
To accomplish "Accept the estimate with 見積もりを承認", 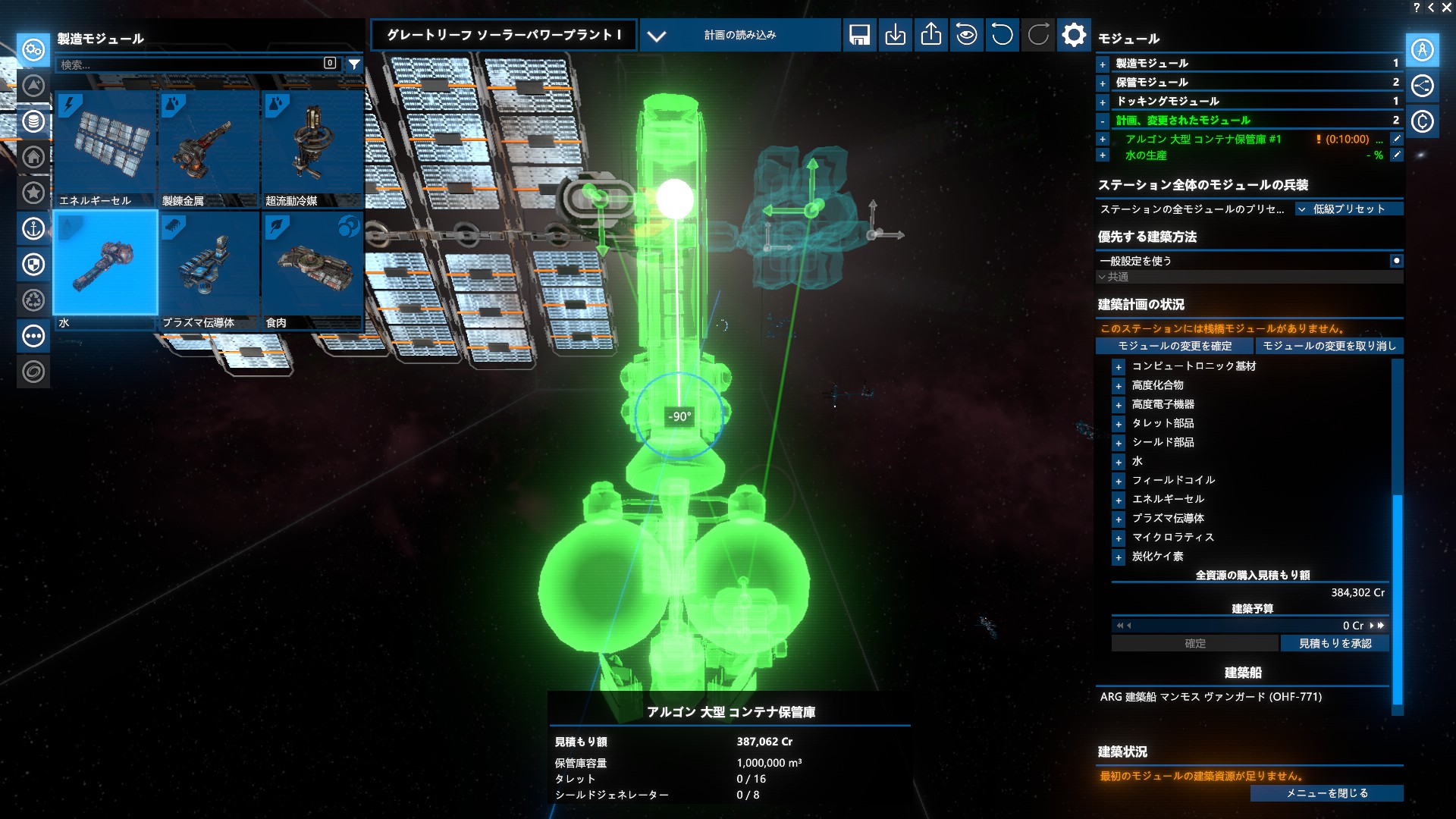I will (x=1335, y=643).
